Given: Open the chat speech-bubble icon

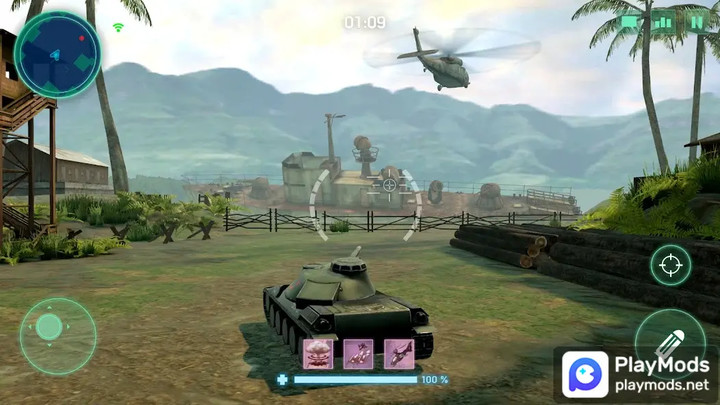Looking at the screenshot, I should 630,20.
